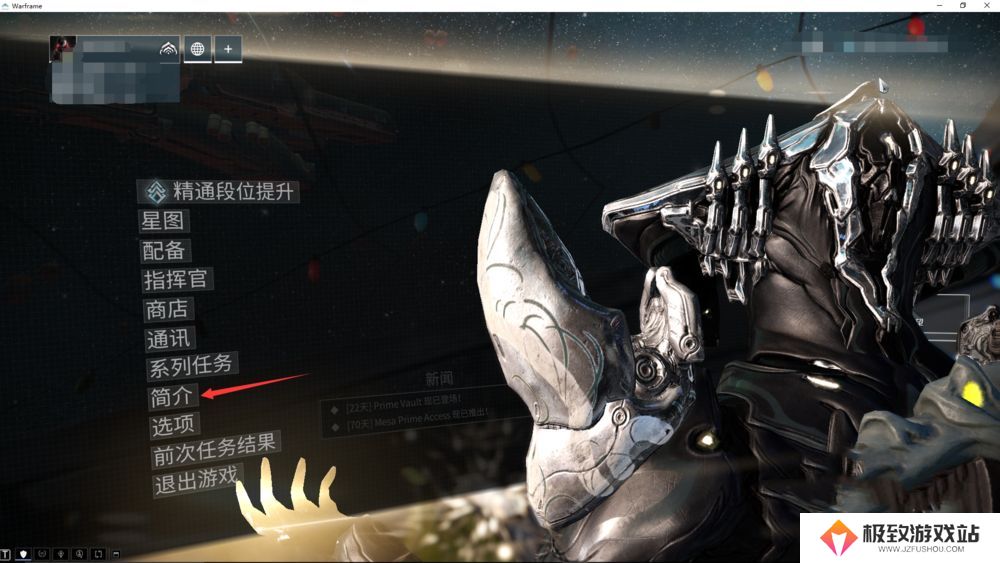This screenshot has height=563, width=1000.
Task: Click the T icon in bottom toolbar
Action: click(6, 553)
